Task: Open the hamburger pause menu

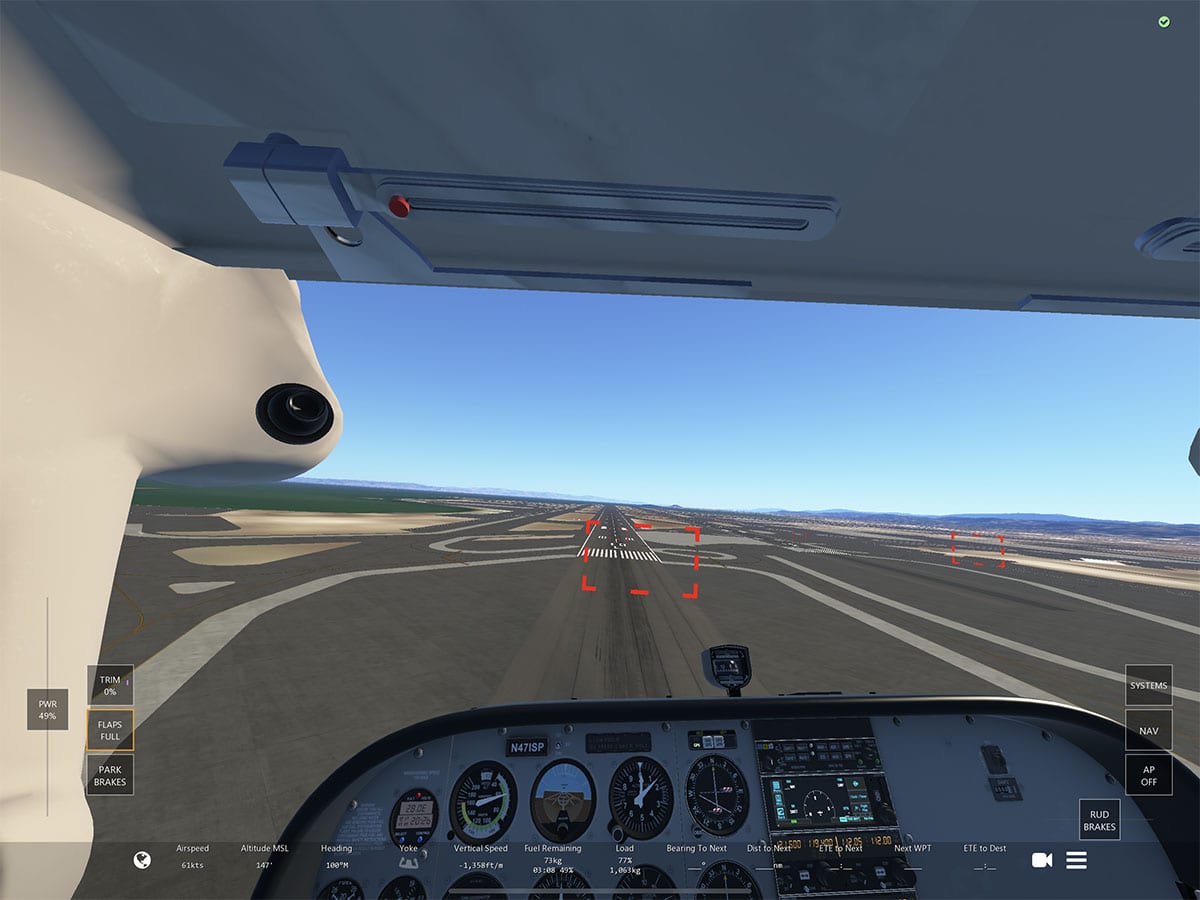Action: click(x=1076, y=860)
